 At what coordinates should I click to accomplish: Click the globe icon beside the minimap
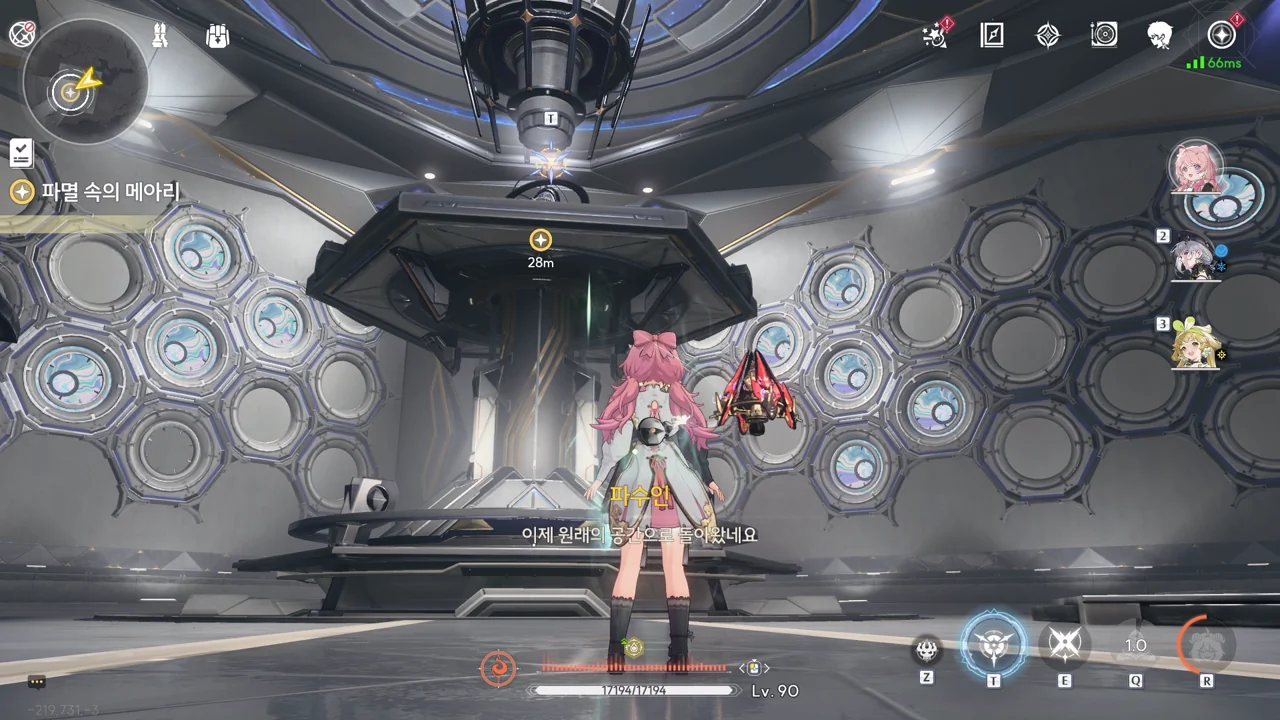pyautogui.click(x=22, y=34)
